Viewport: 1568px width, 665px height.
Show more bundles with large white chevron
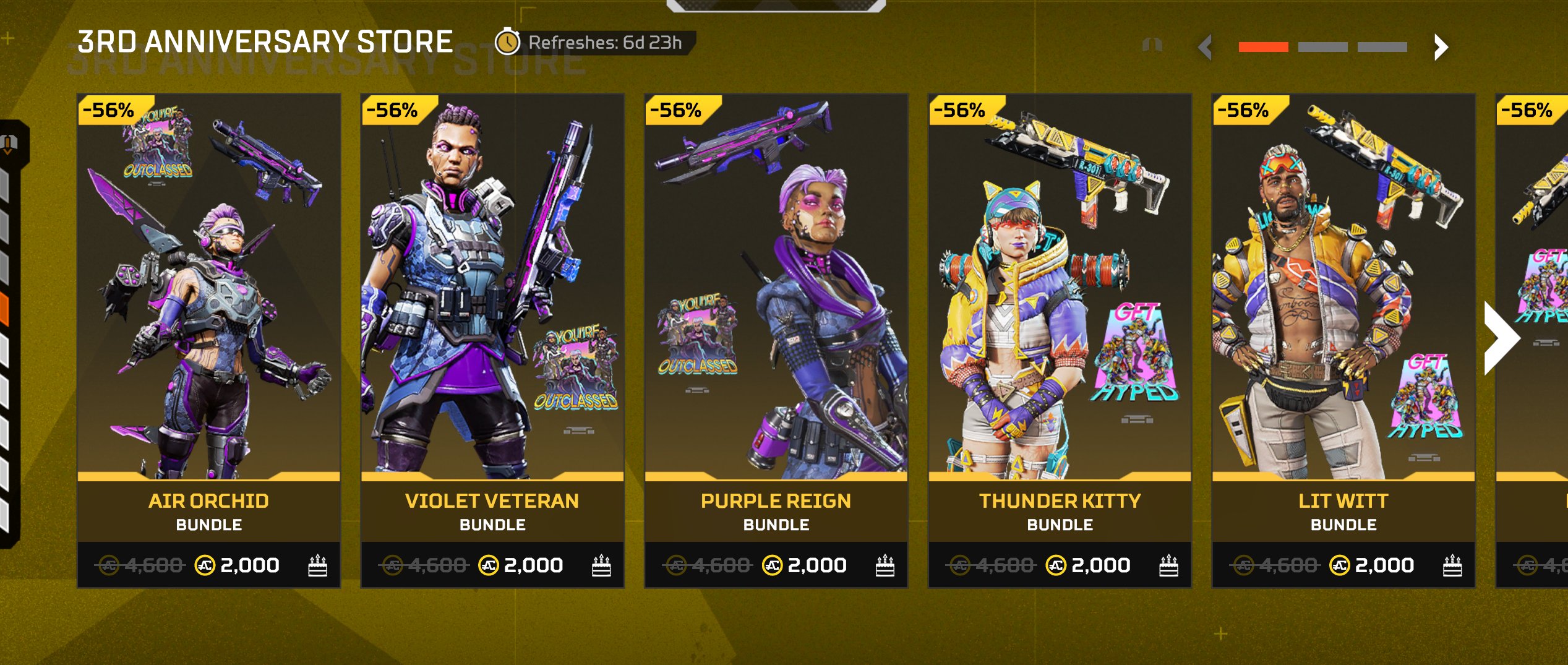tap(1502, 338)
